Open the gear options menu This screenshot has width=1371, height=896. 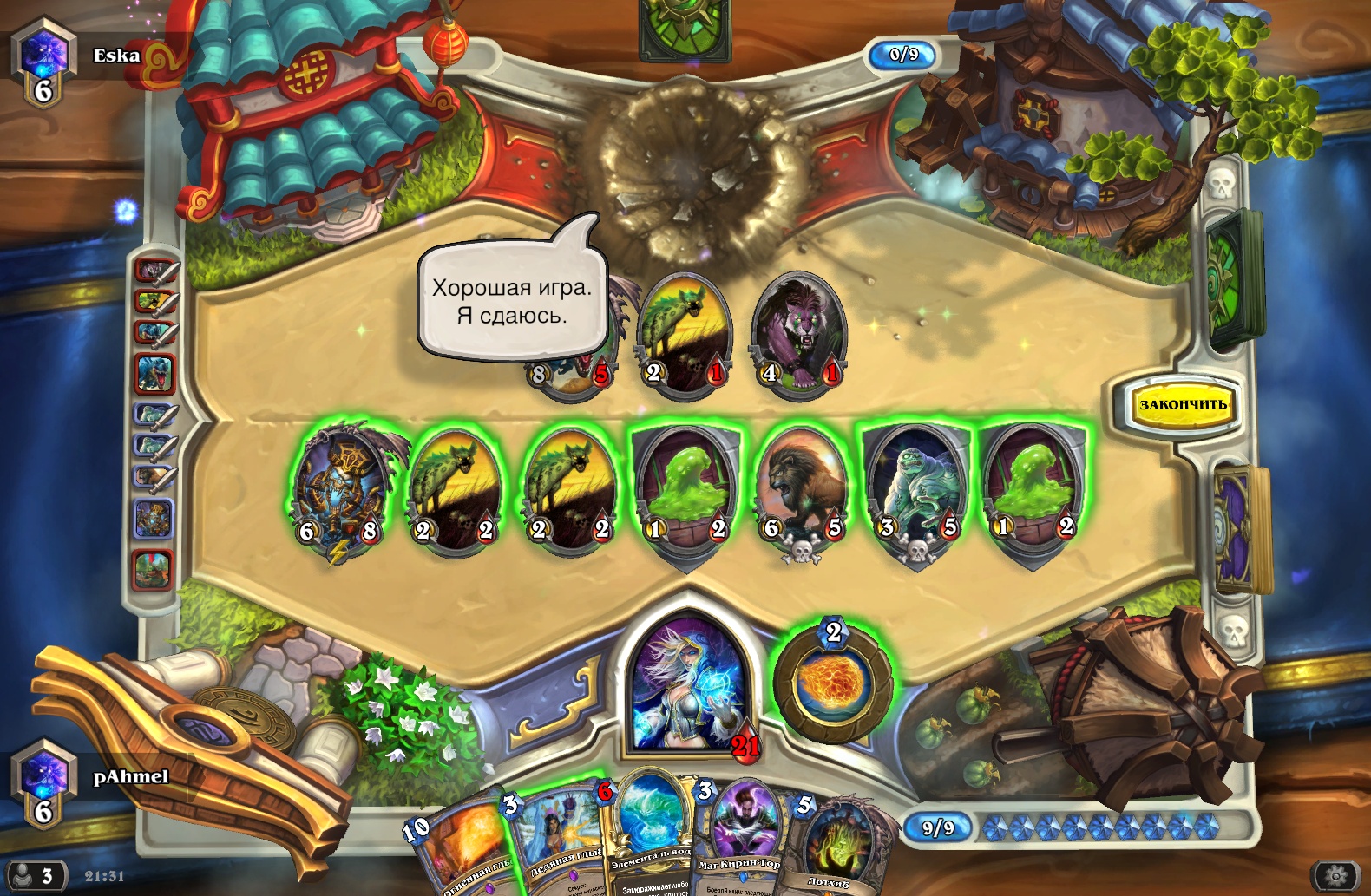click(1335, 875)
